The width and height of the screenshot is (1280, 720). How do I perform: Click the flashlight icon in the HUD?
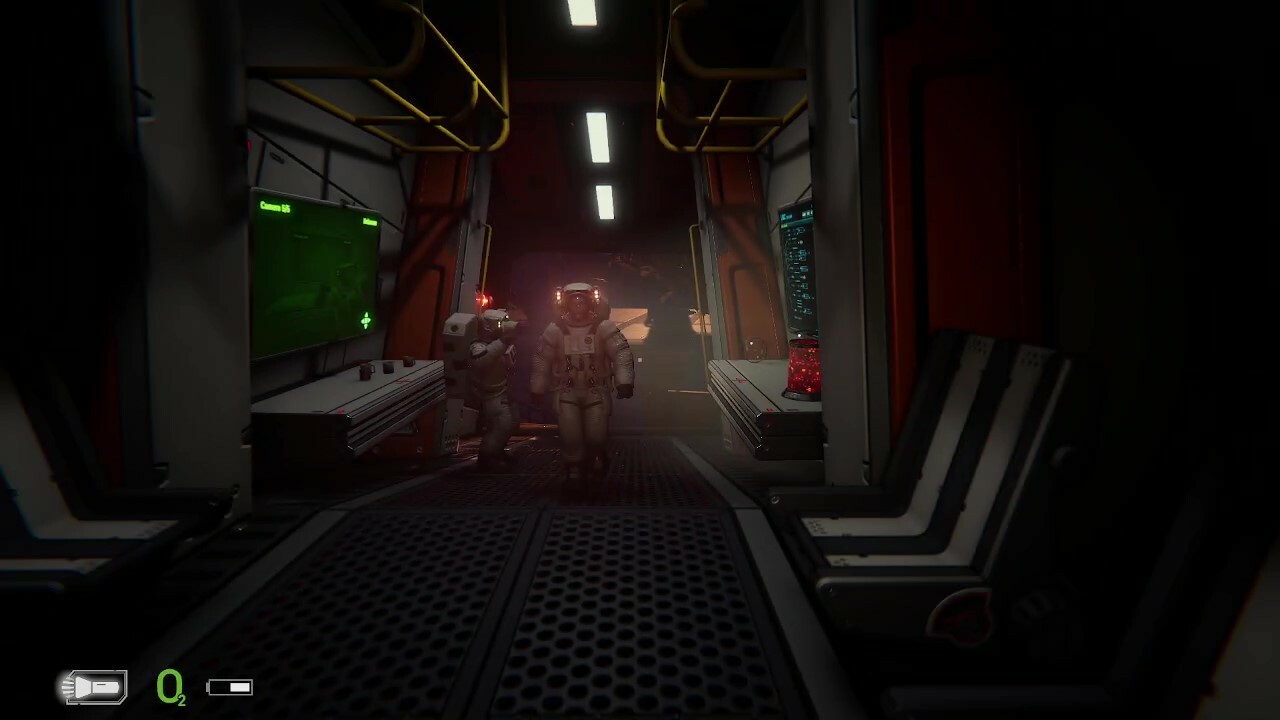(93, 687)
